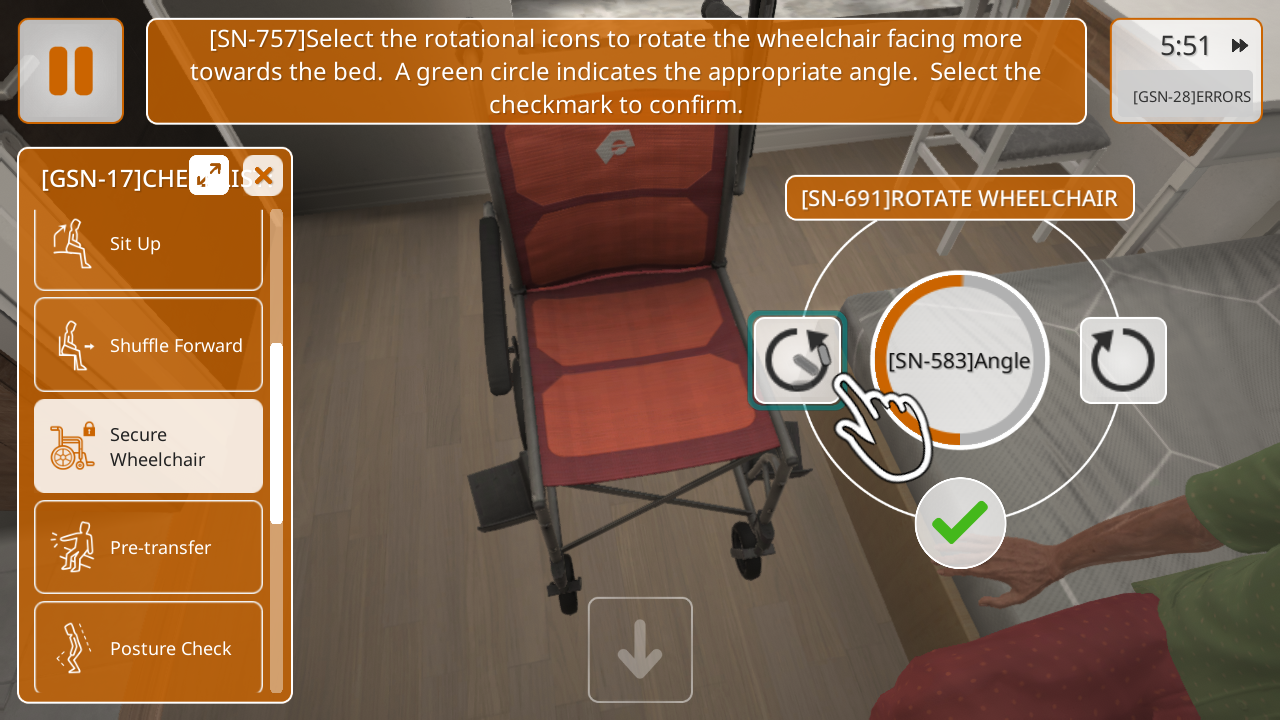Pause the simulation with the pause button

pyautogui.click(x=71, y=71)
